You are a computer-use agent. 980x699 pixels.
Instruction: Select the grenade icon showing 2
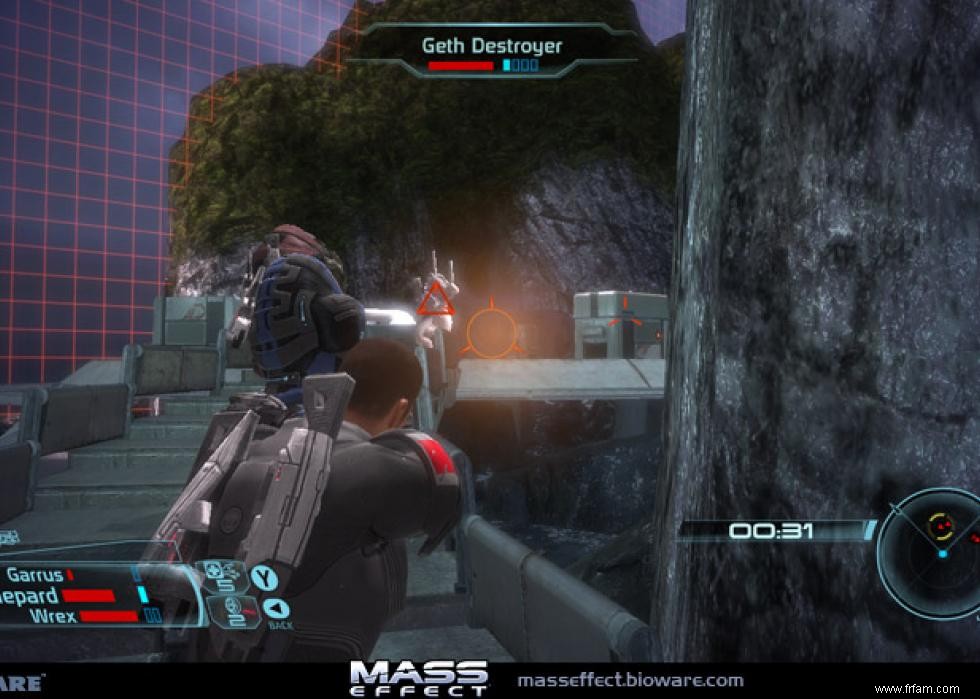pyautogui.click(x=223, y=608)
